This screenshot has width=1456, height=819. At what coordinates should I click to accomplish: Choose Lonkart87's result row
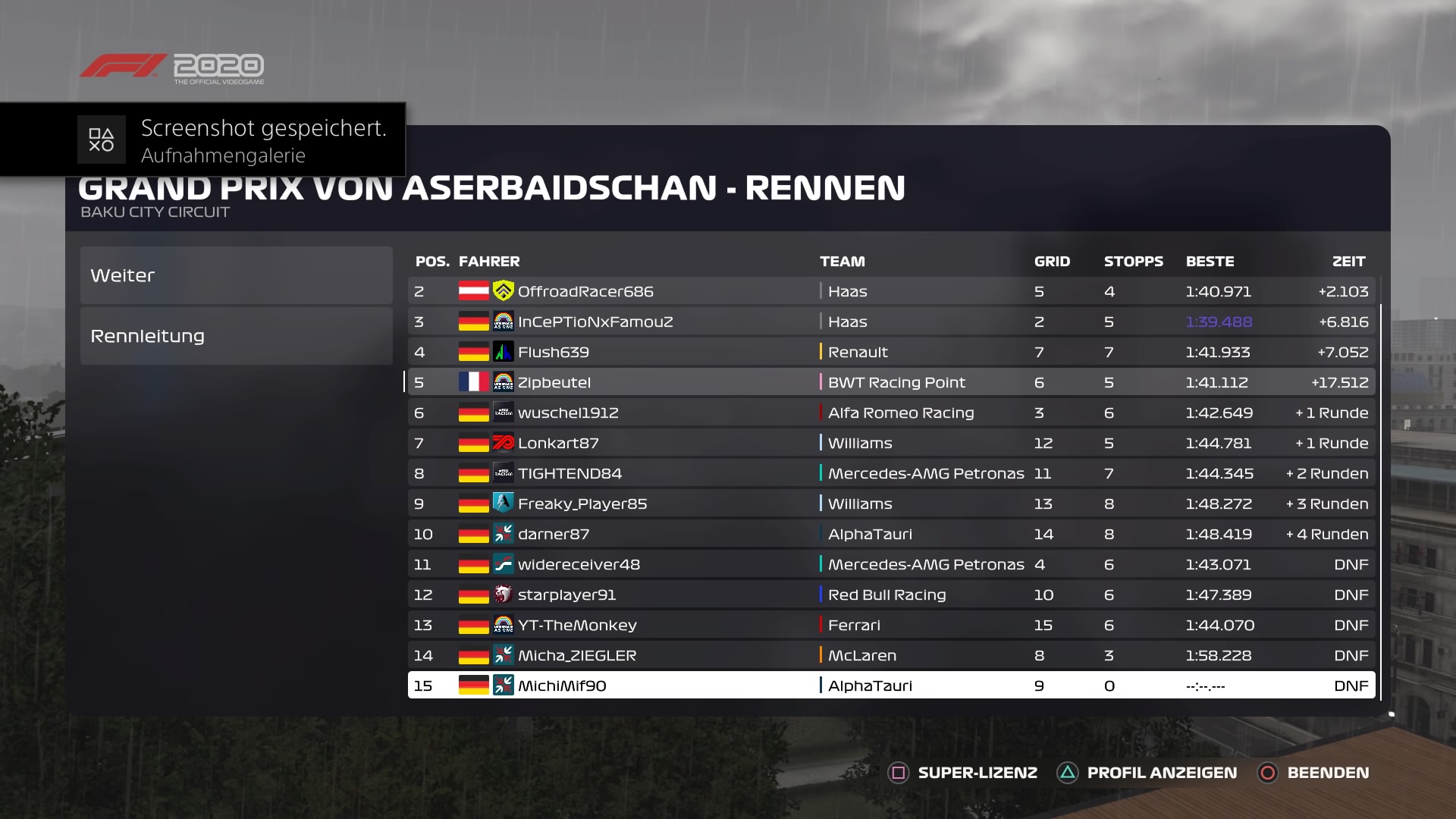[891, 443]
